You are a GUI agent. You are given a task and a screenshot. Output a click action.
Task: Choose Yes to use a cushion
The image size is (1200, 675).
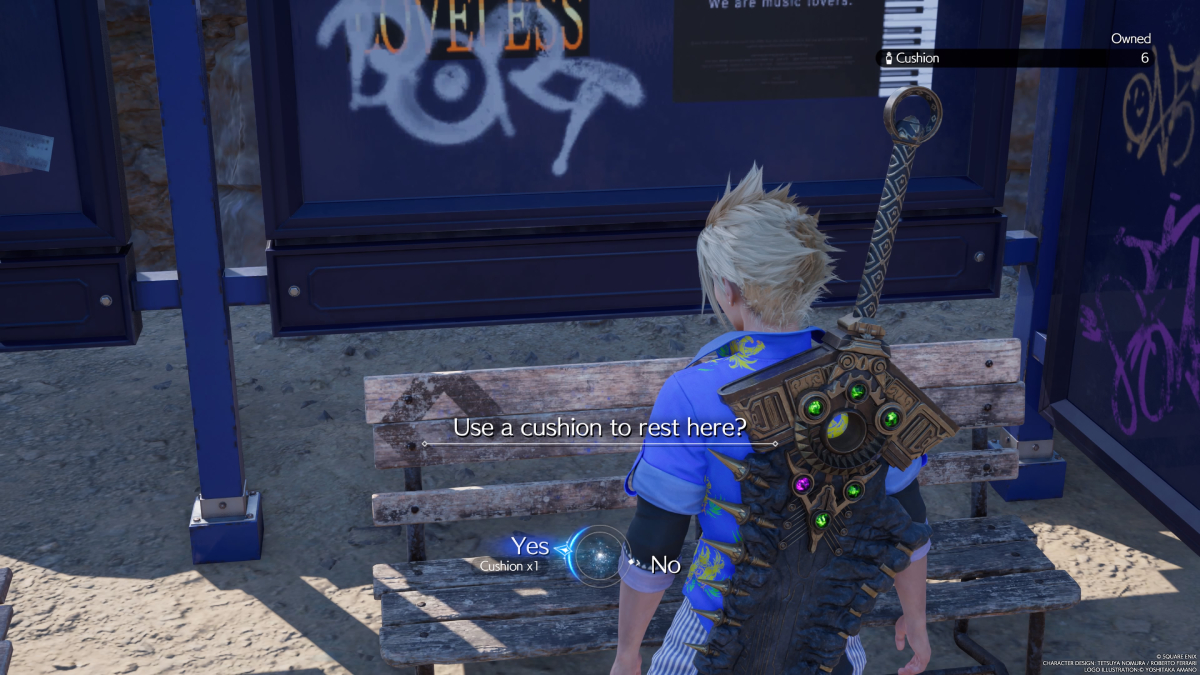click(529, 547)
